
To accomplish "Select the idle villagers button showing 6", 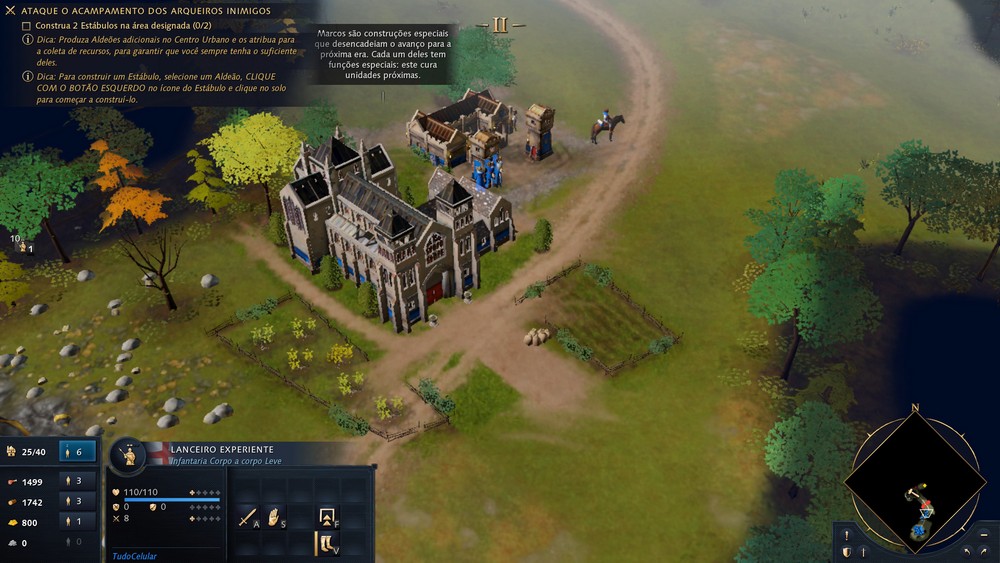I will click(78, 452).
